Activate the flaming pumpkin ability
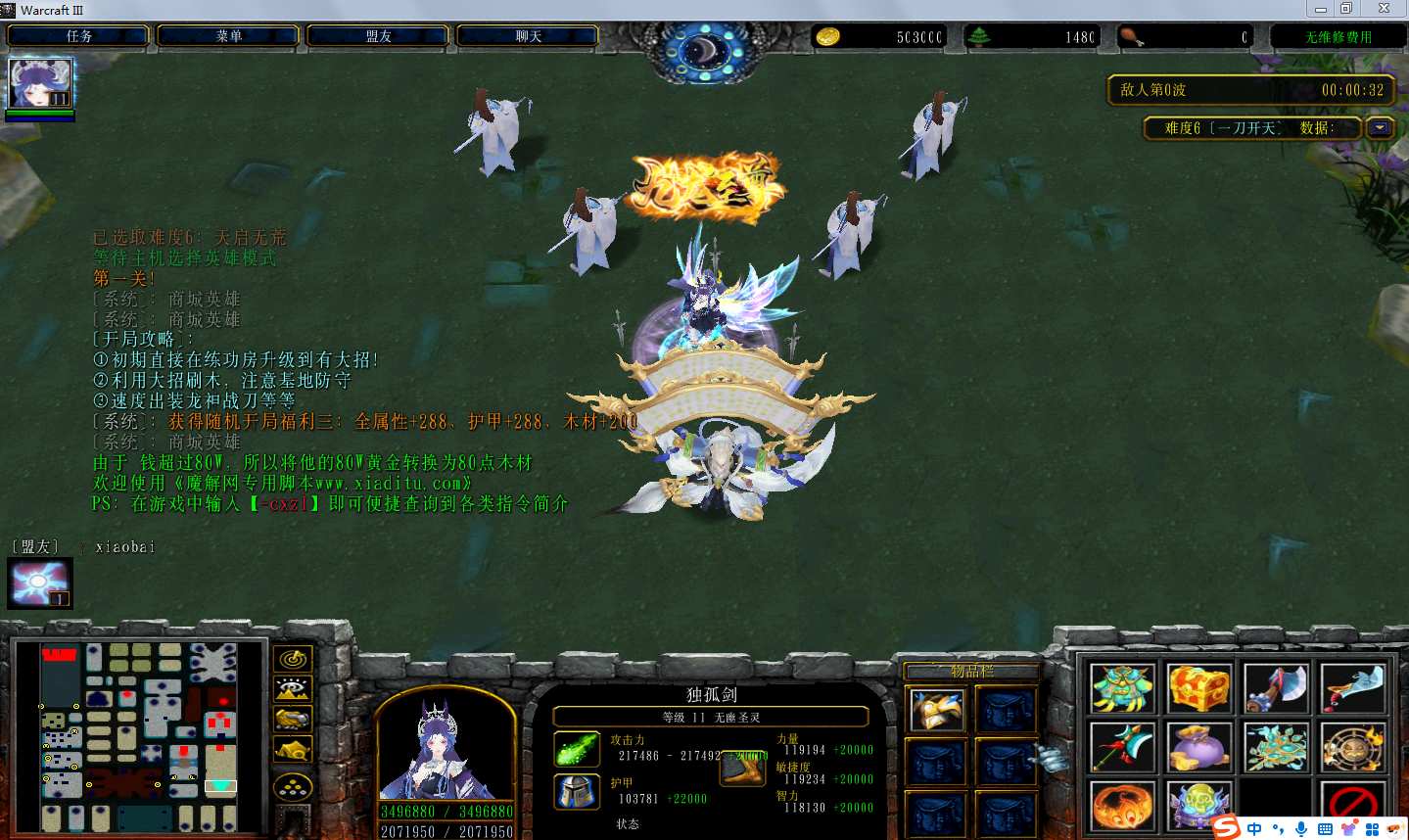 coord(1122,808)
